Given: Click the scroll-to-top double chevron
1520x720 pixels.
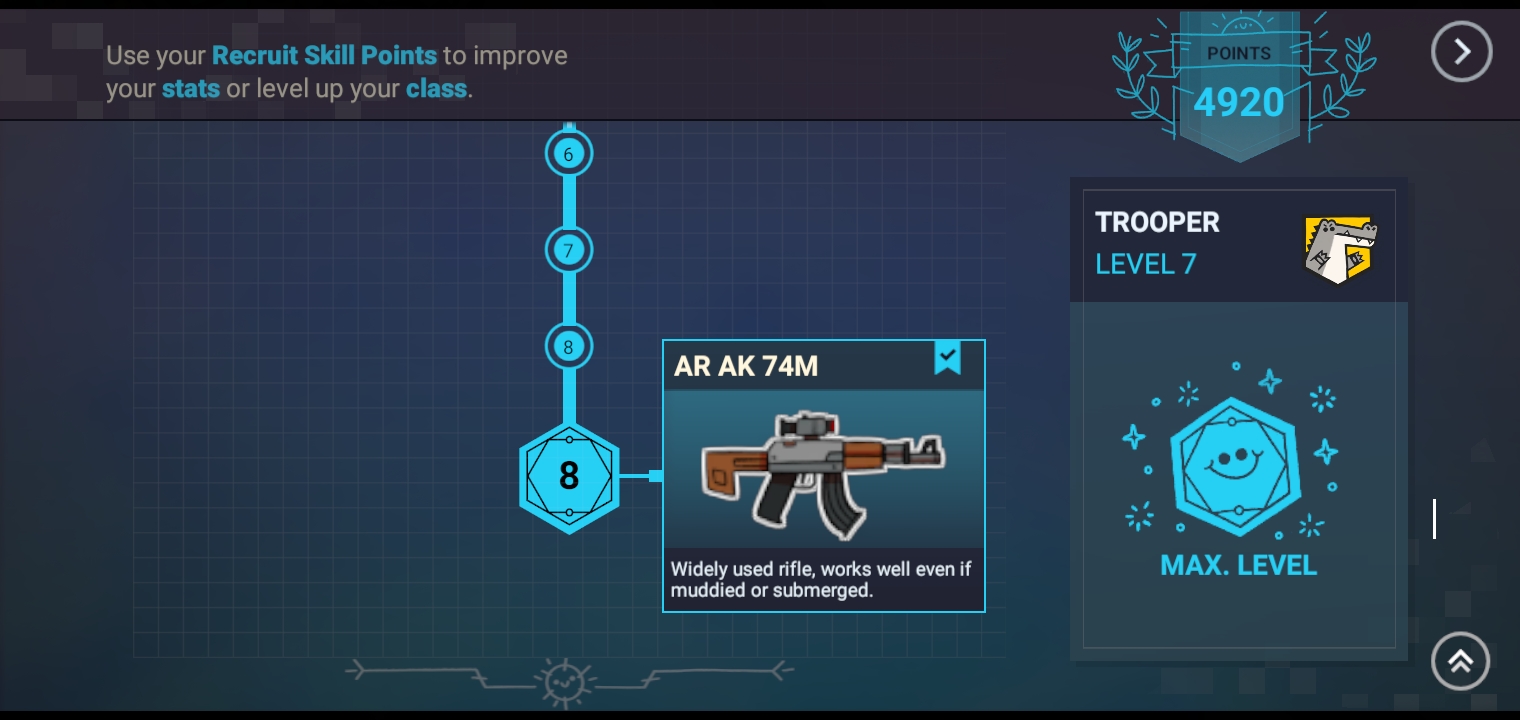Looking at the screenshot, I should tap(1461, 661).
